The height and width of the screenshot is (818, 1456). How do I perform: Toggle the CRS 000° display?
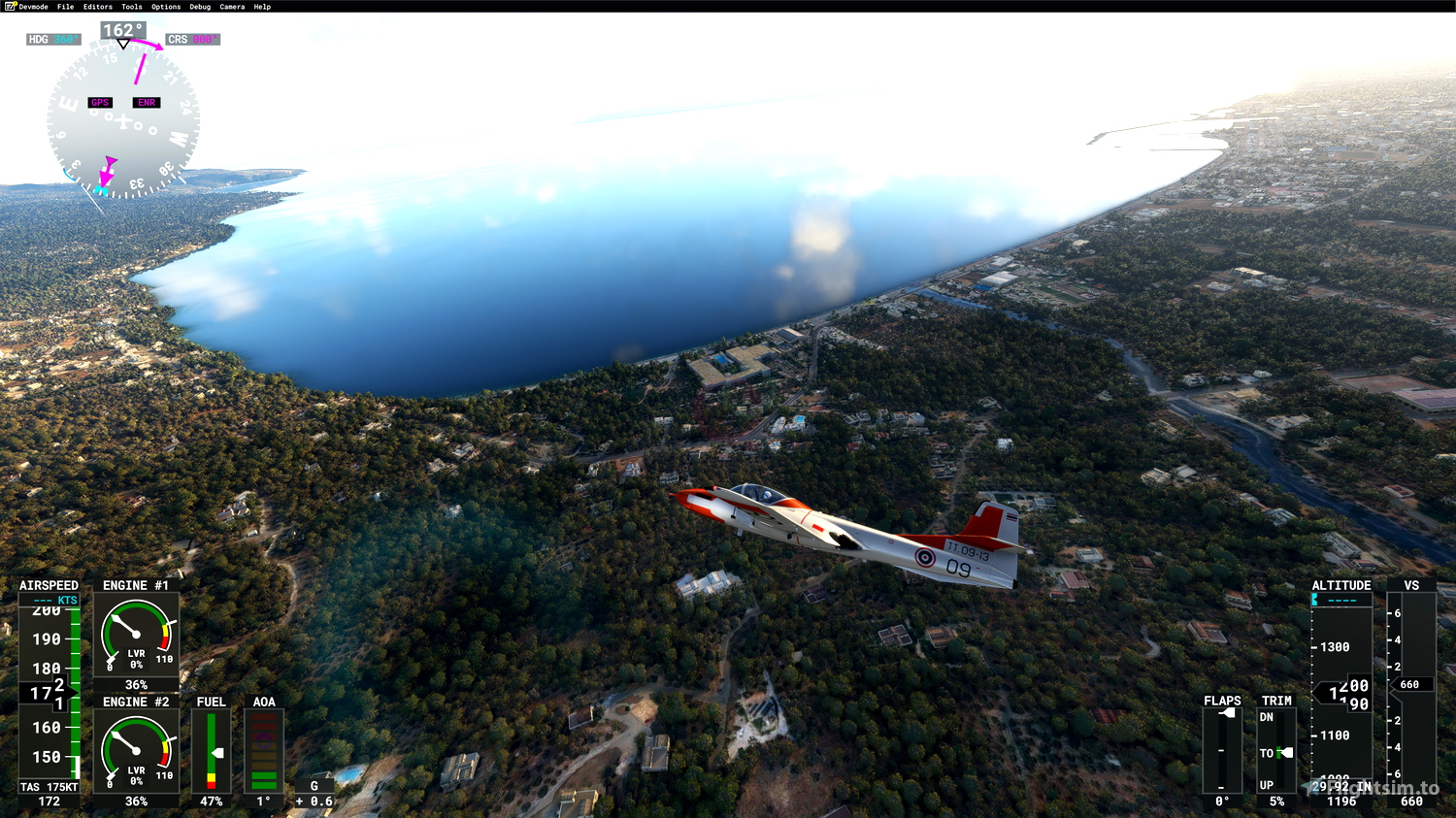tap(191, 39)
